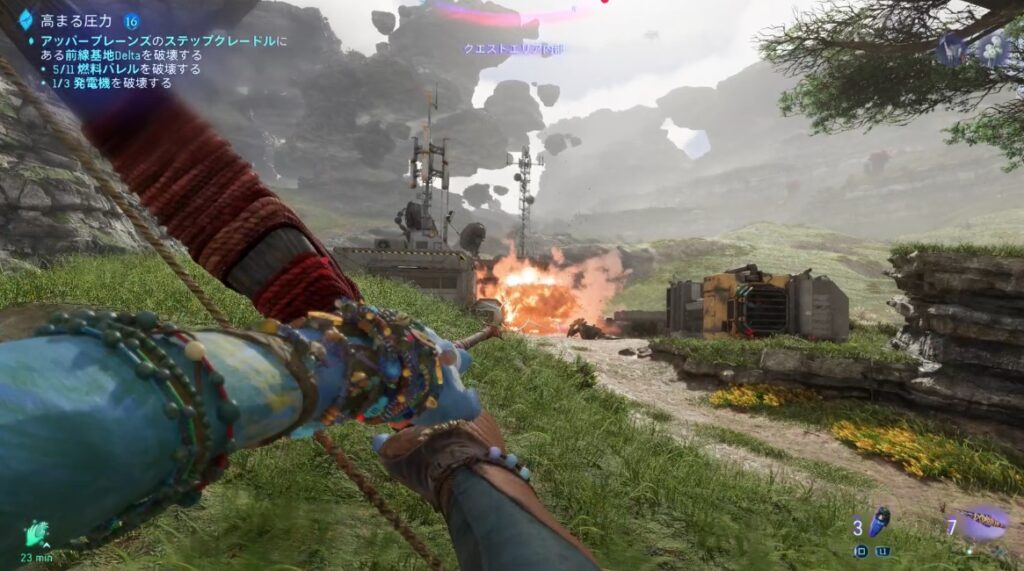Click the green food buff hand icon
Screen dimensions: 1024x571
tap(37, 530)
